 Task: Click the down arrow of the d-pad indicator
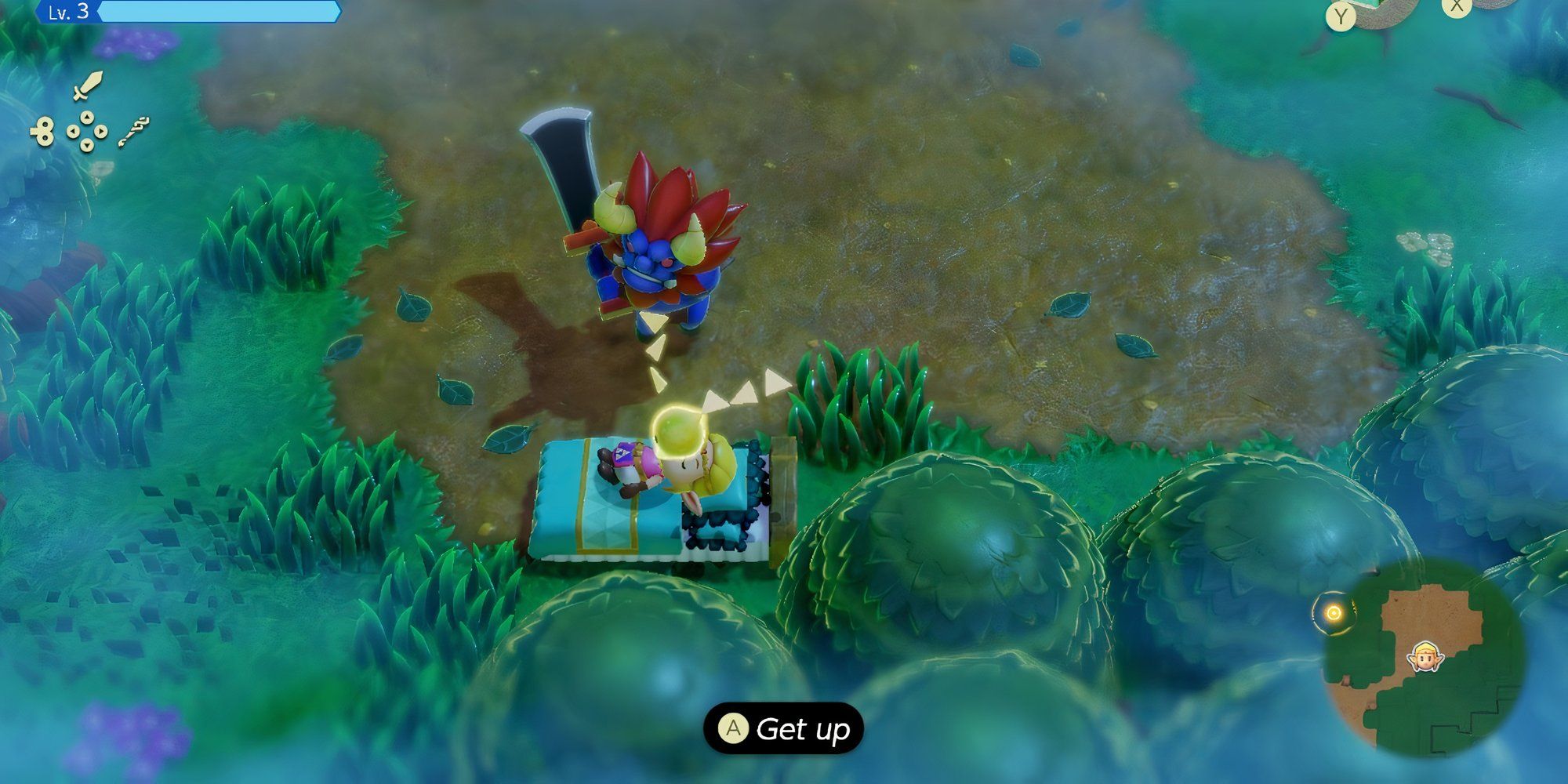87,145
